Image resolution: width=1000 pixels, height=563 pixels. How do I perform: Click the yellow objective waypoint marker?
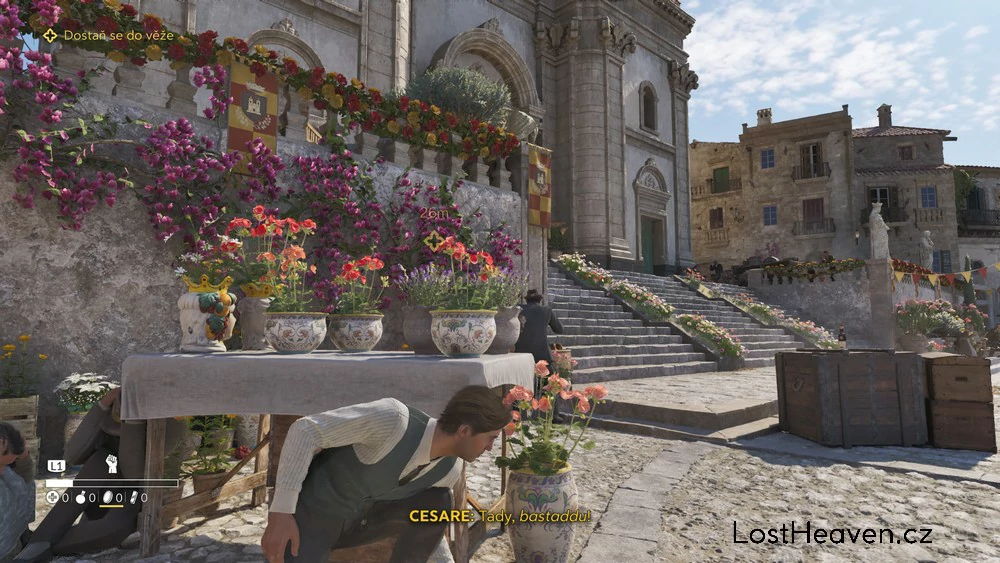tap(433, 240)
